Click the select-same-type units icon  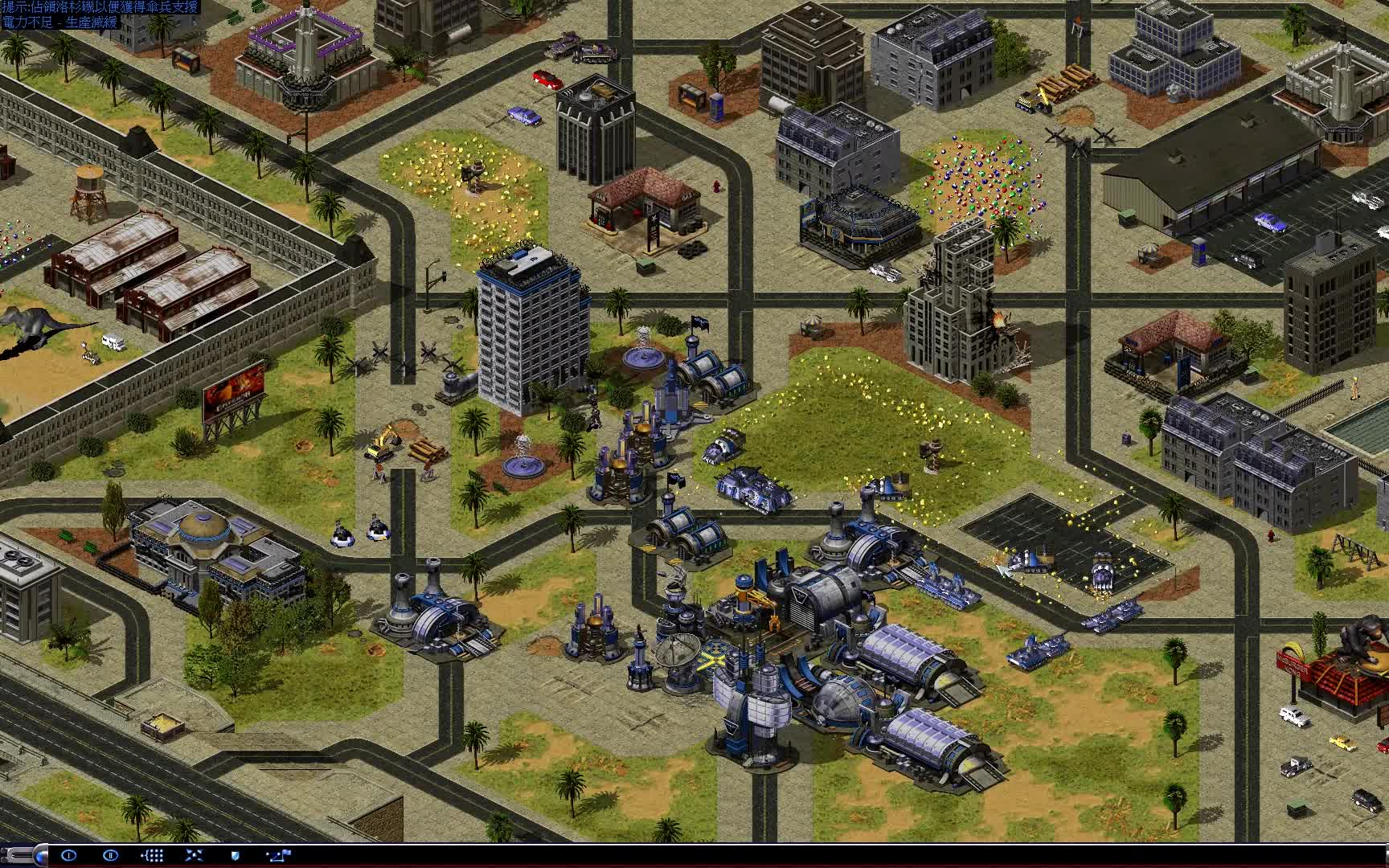coord(153,855)
